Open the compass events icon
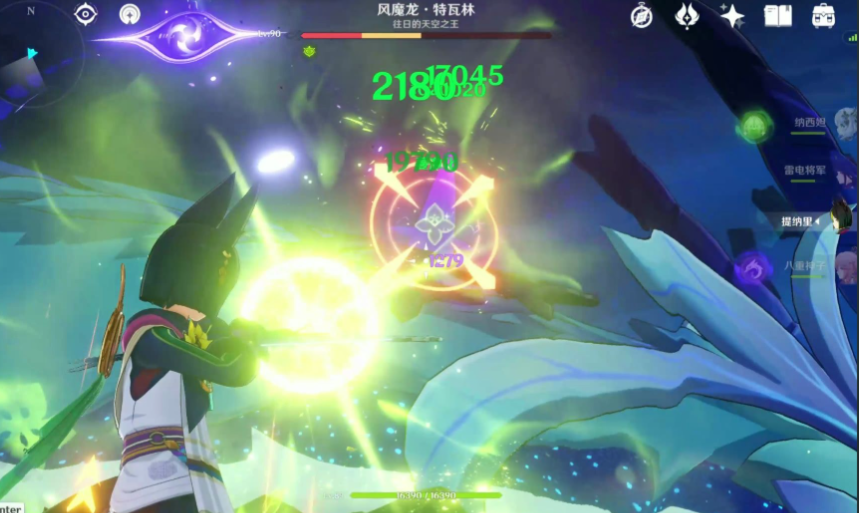Viewport: 859px width, 513px height. click(641, 15)
